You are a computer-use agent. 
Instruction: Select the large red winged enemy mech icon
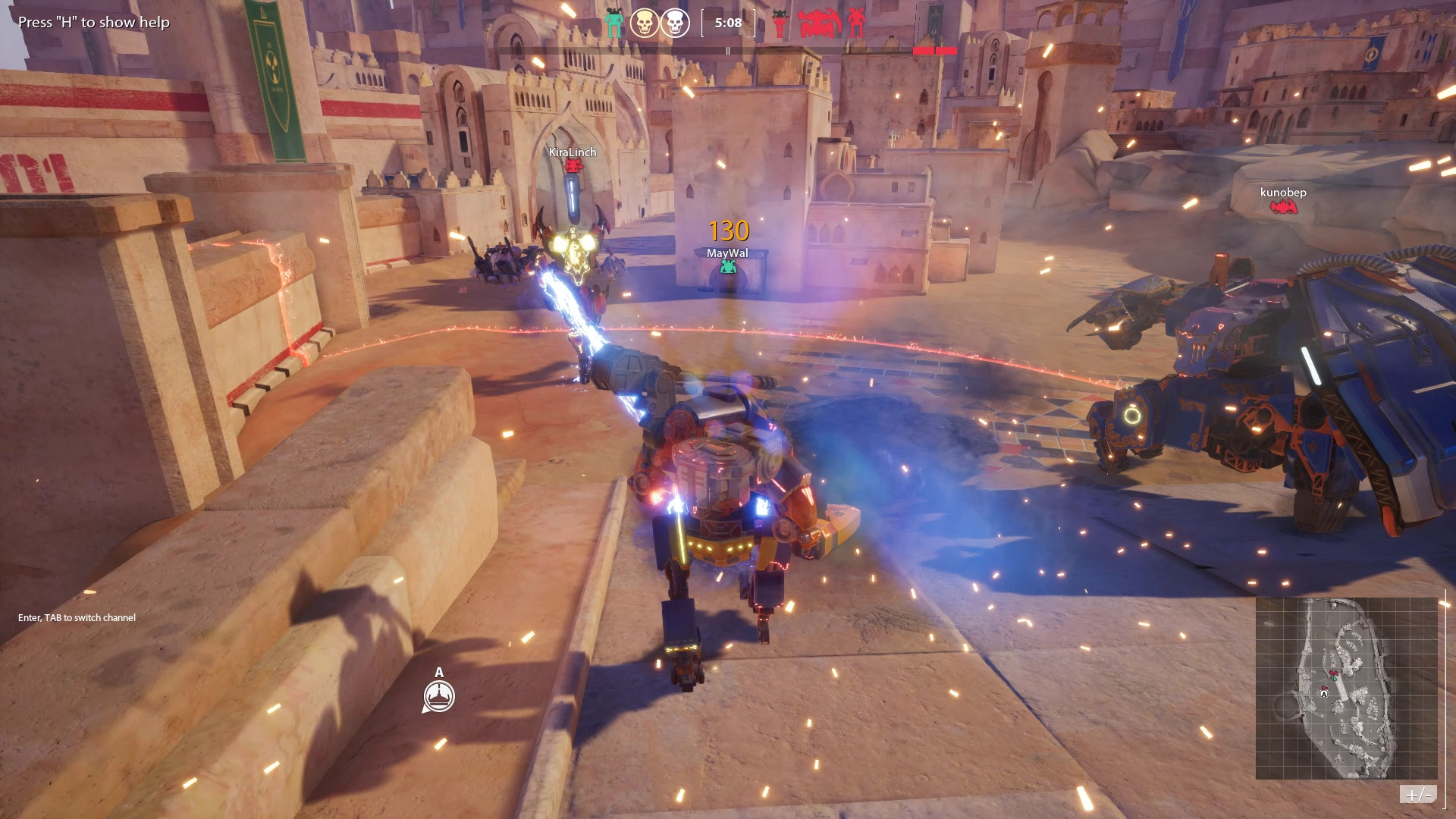point(820,24)
